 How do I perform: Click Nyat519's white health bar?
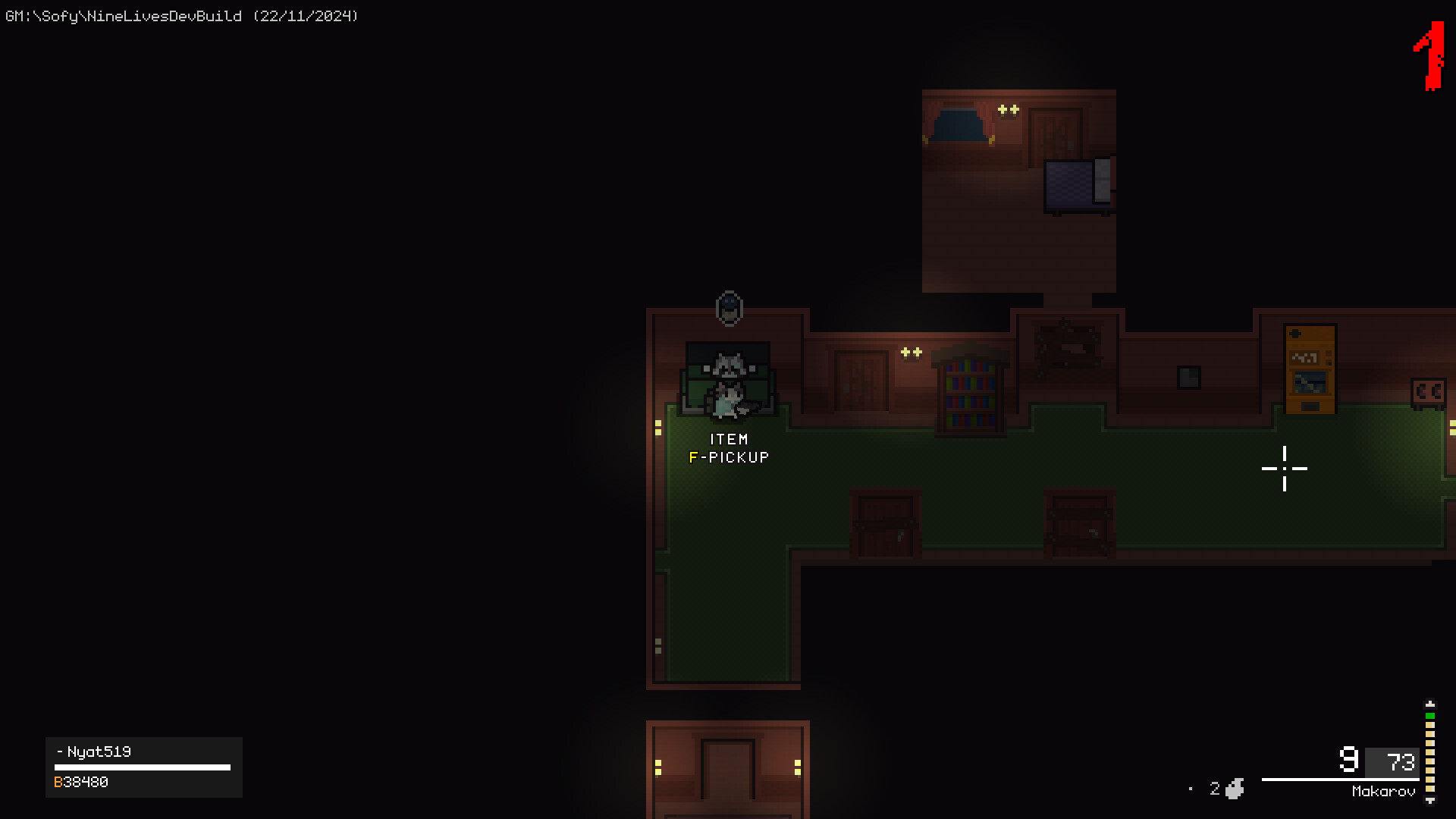pyautogui.click(x=144, y=766)
